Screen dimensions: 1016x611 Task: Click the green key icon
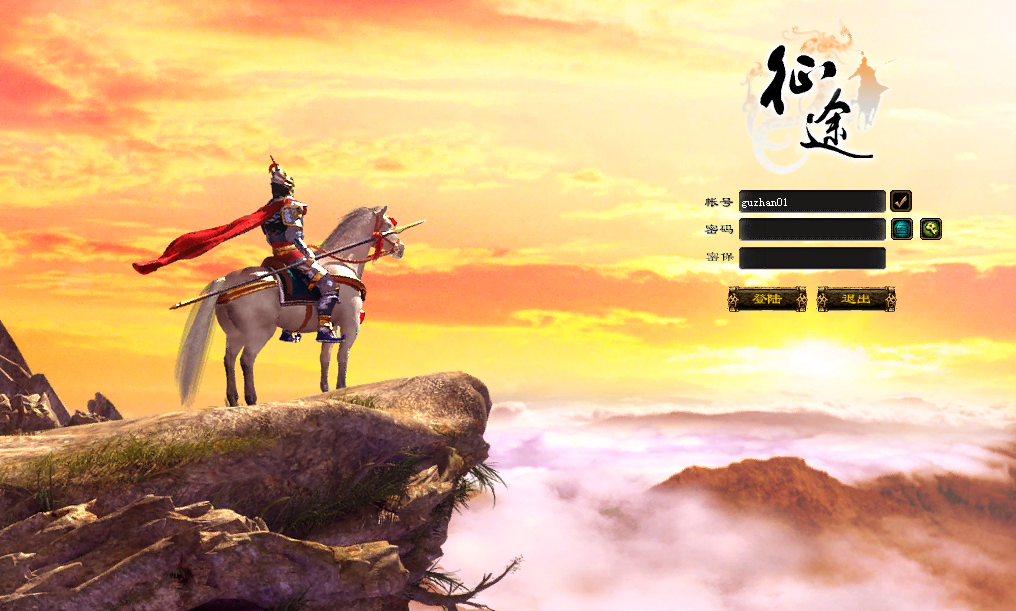(x=930, y=230)
